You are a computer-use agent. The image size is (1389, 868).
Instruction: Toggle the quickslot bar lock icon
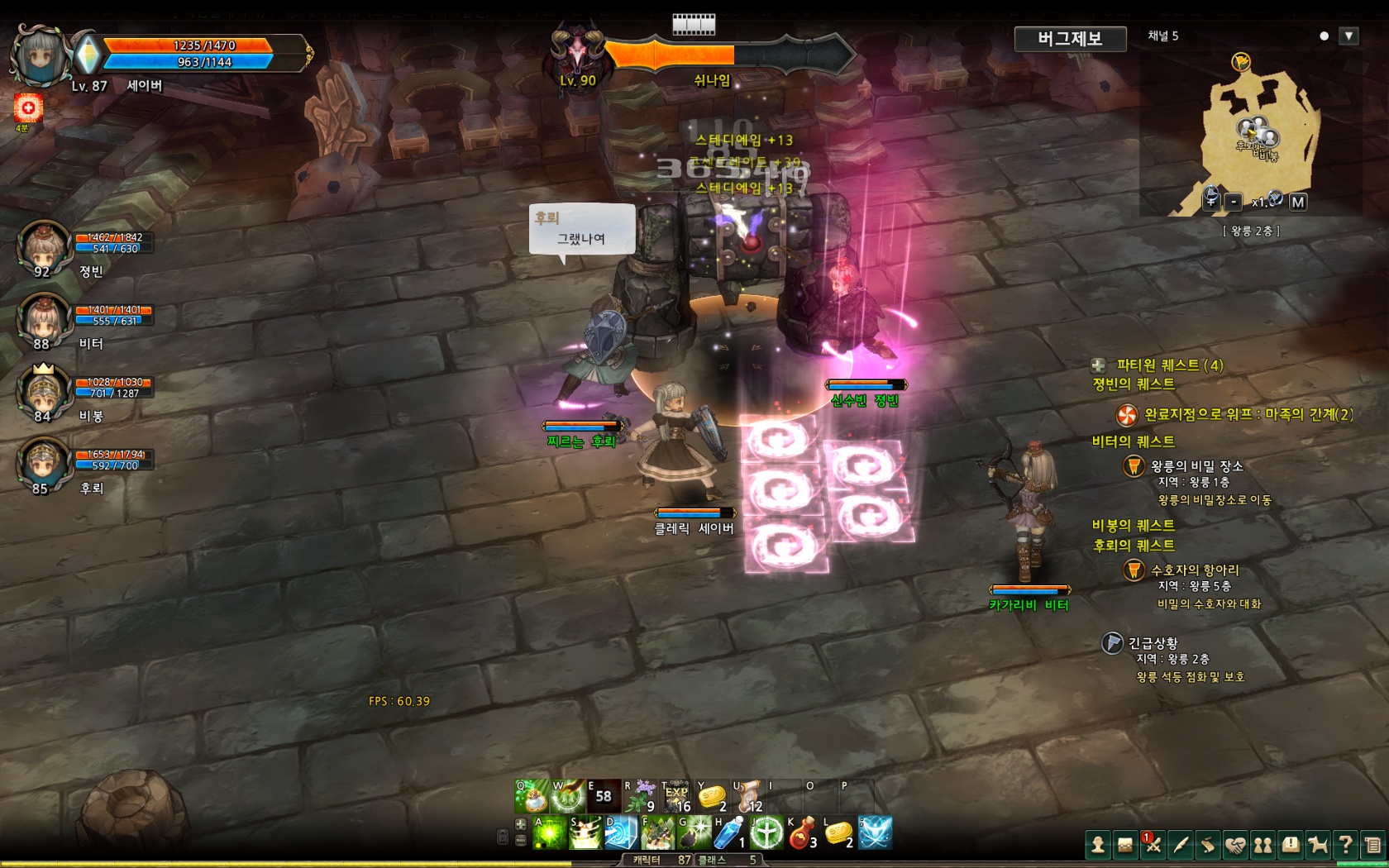tap(504, 837)
